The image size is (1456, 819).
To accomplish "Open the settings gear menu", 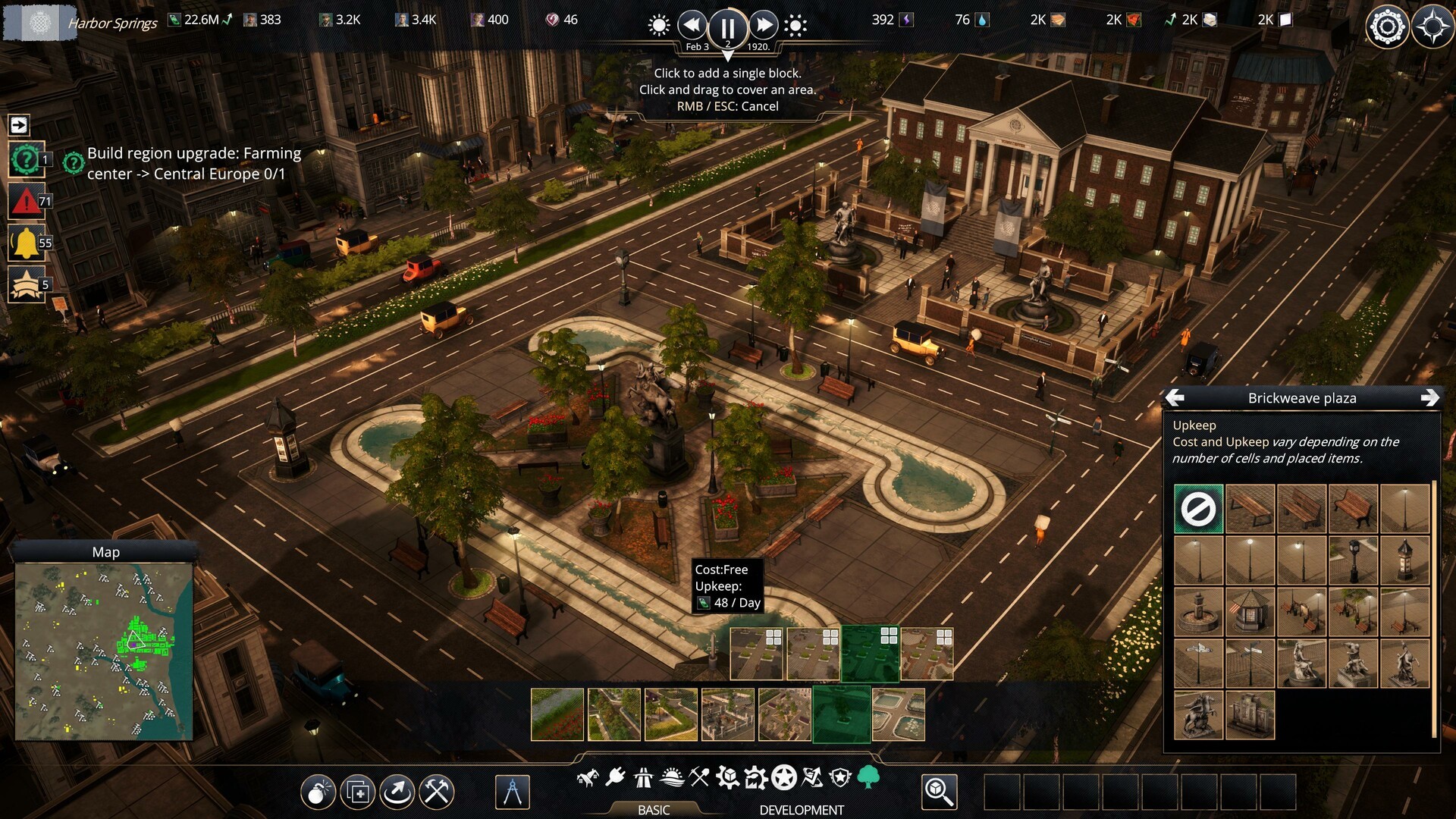I will pos(1387,27).
